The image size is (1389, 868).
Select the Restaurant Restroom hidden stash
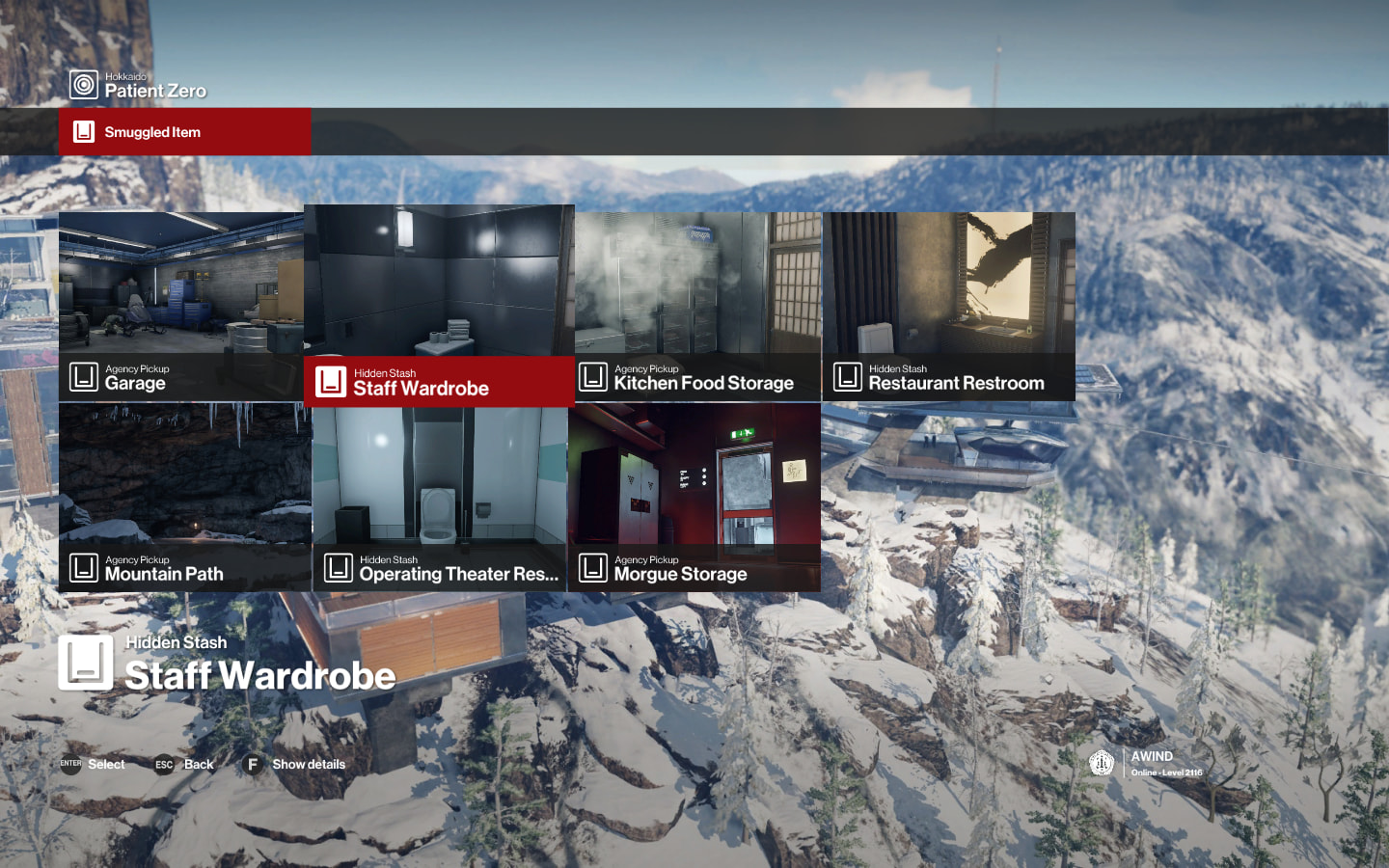pyautogui.click(x=948, y=307)
